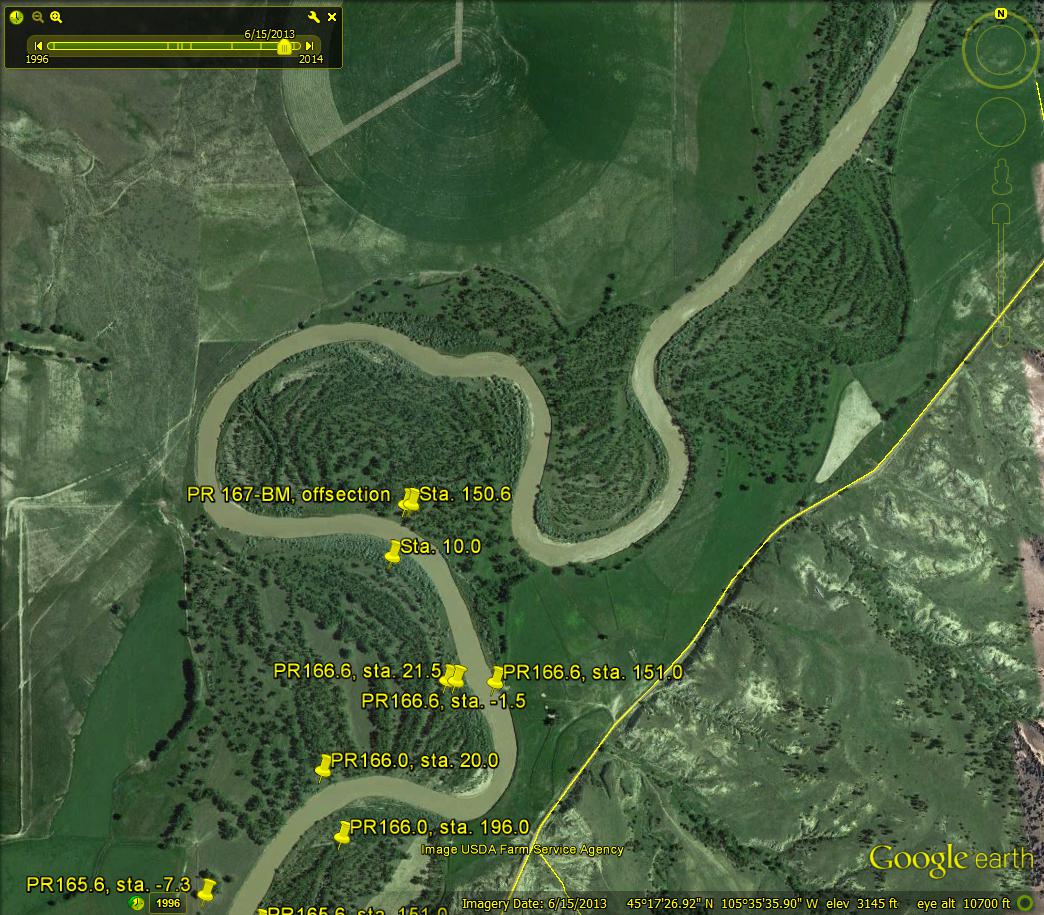The width and height of the screenshot is (1044, 915).
Task: Click the PR165.6, sta. -7.3 pushpin
Action: [207, 889]
